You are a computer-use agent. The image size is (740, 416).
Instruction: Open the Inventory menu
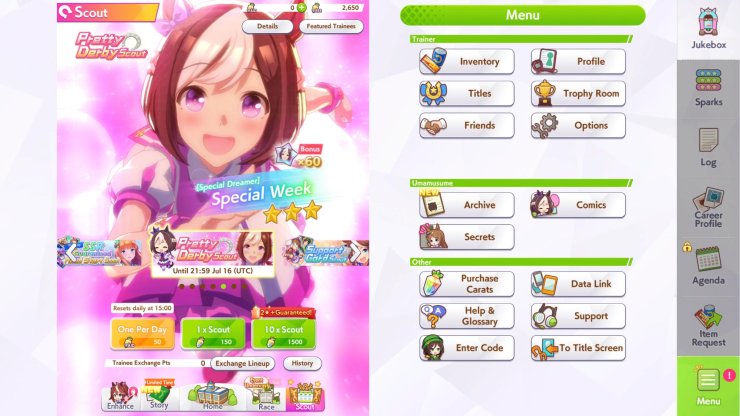467,62
